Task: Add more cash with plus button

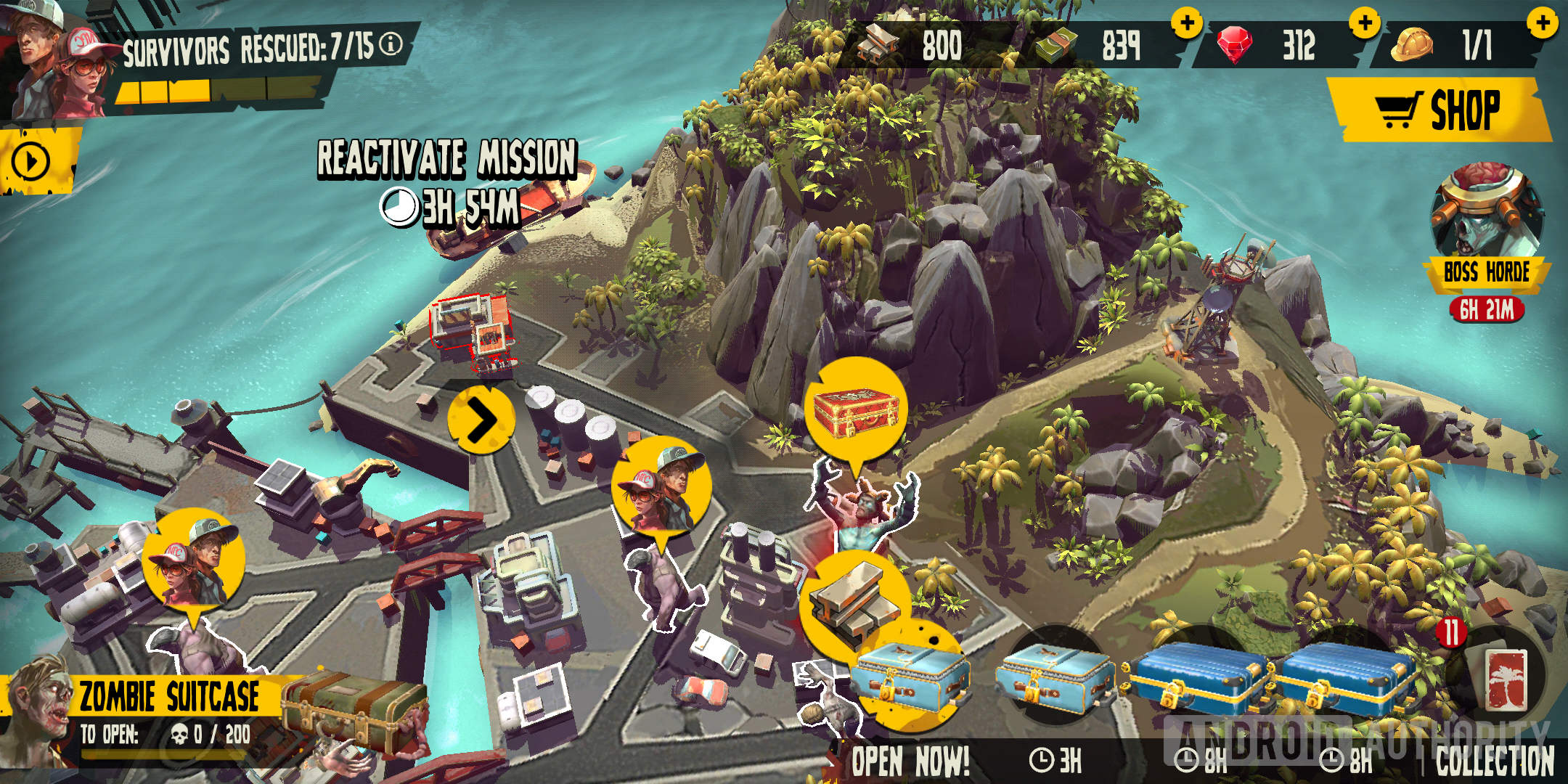Action: coord(1187,24)
